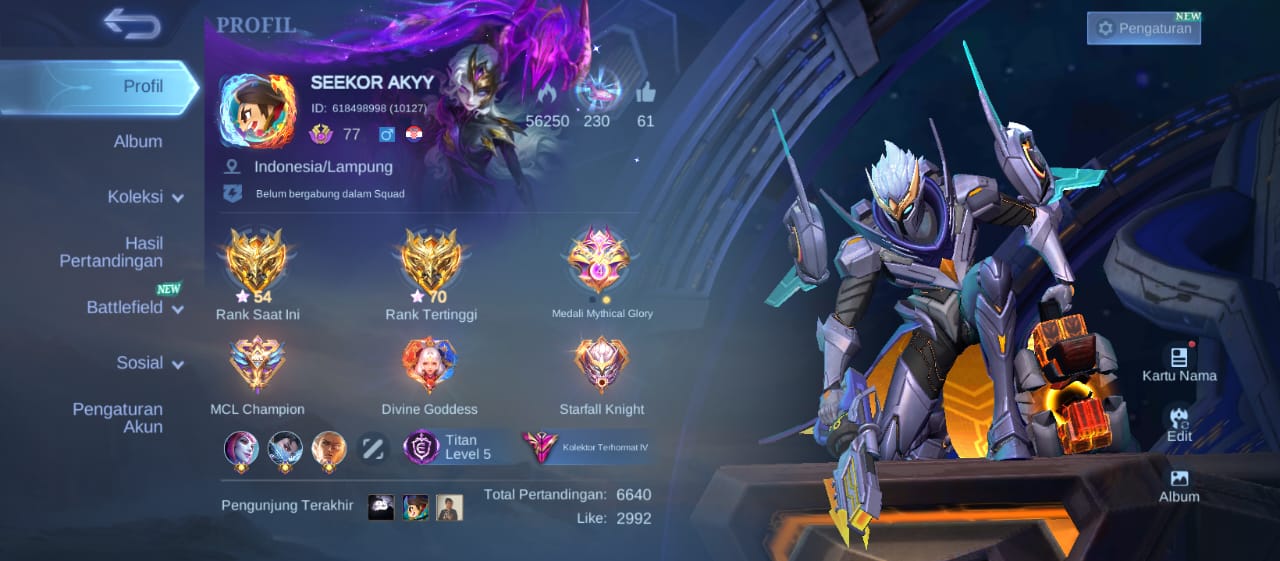Viewport: 1280px width, 561px height.
Task: Click the Edit hero display button
Action: point(1179,424)
